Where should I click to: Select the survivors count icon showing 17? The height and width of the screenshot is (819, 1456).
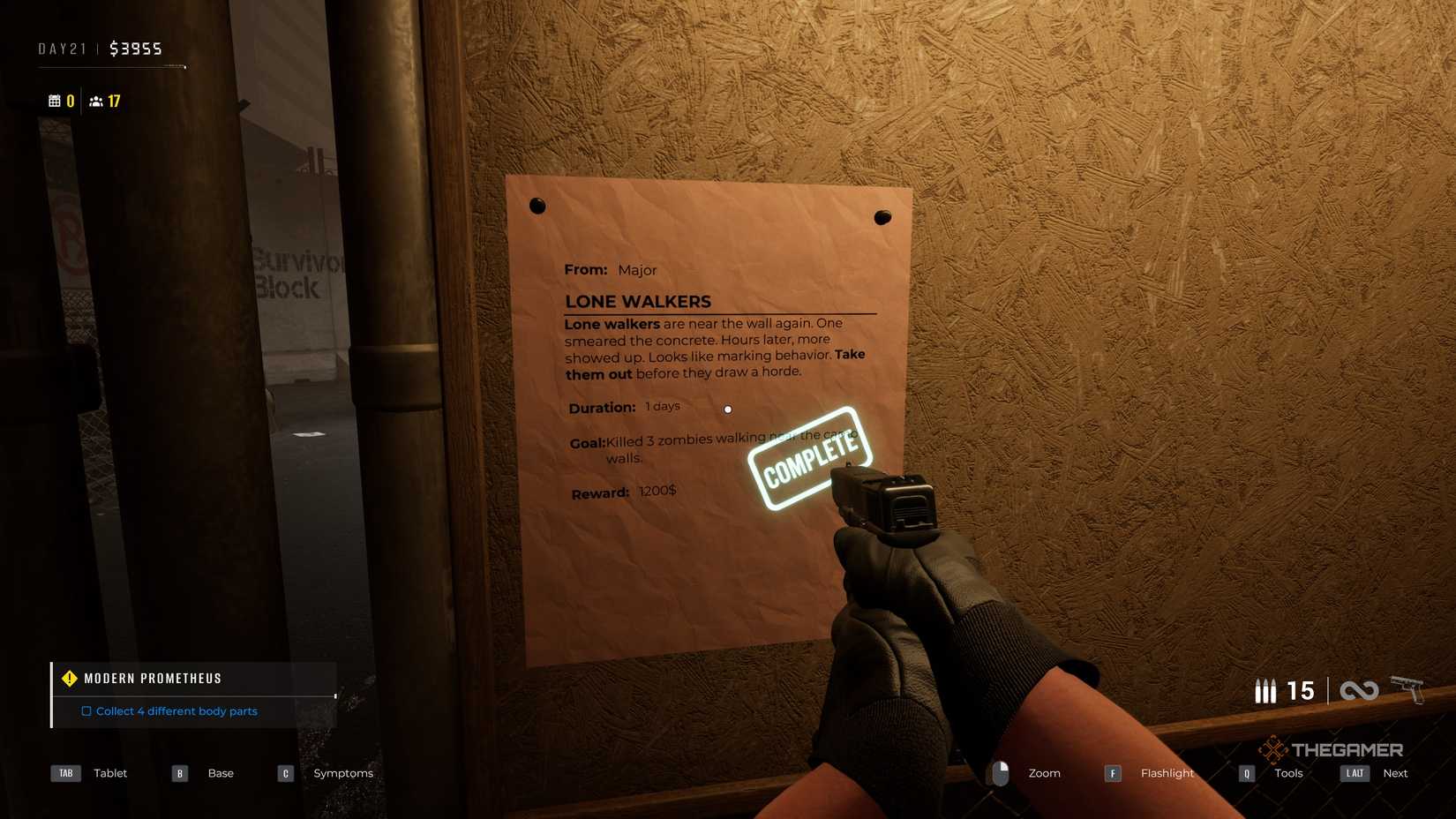pyautogui.click(x=96, y=101)
